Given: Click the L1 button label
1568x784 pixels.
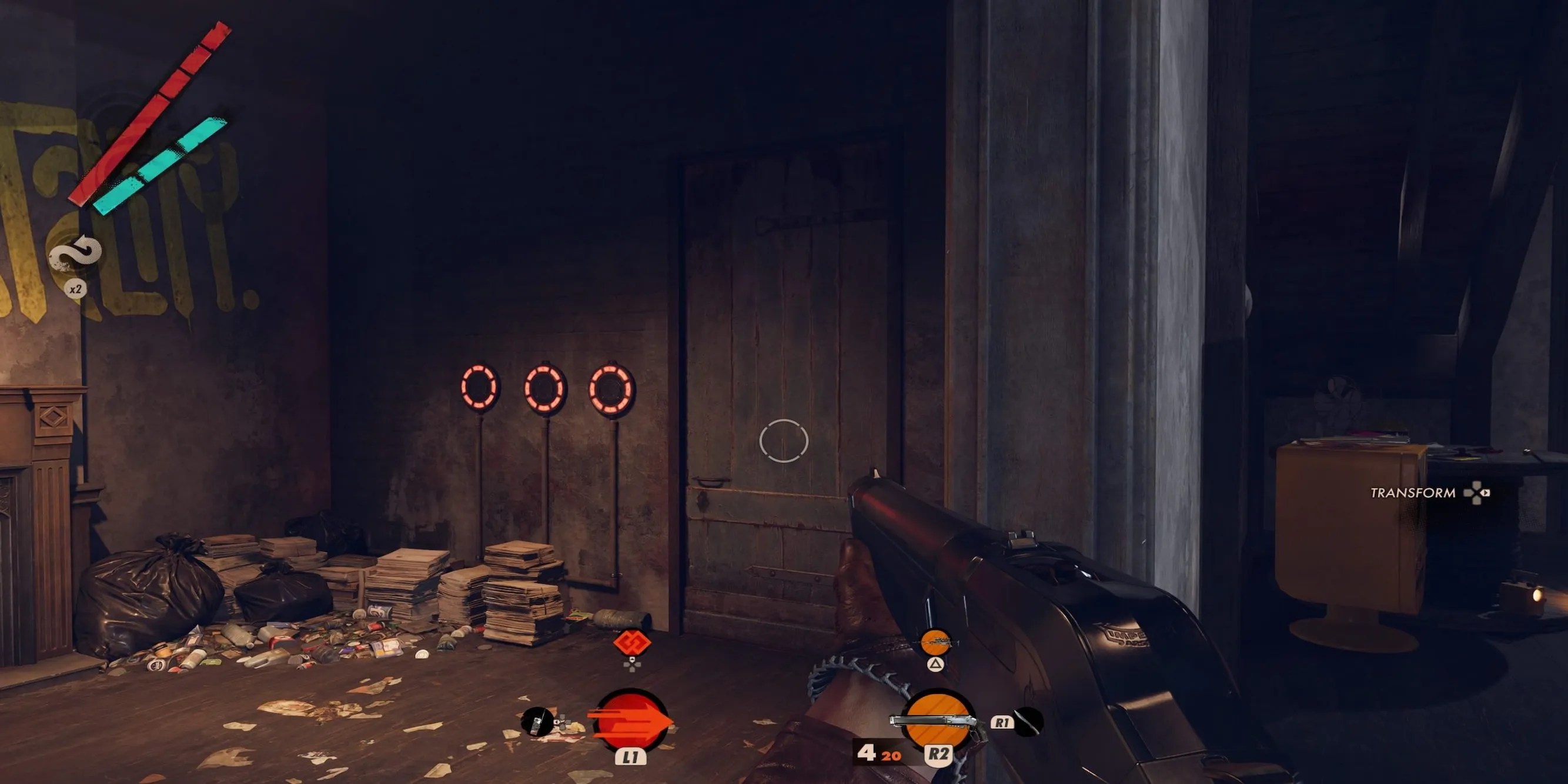Looking at the screenshot, I should click(632, 759).
